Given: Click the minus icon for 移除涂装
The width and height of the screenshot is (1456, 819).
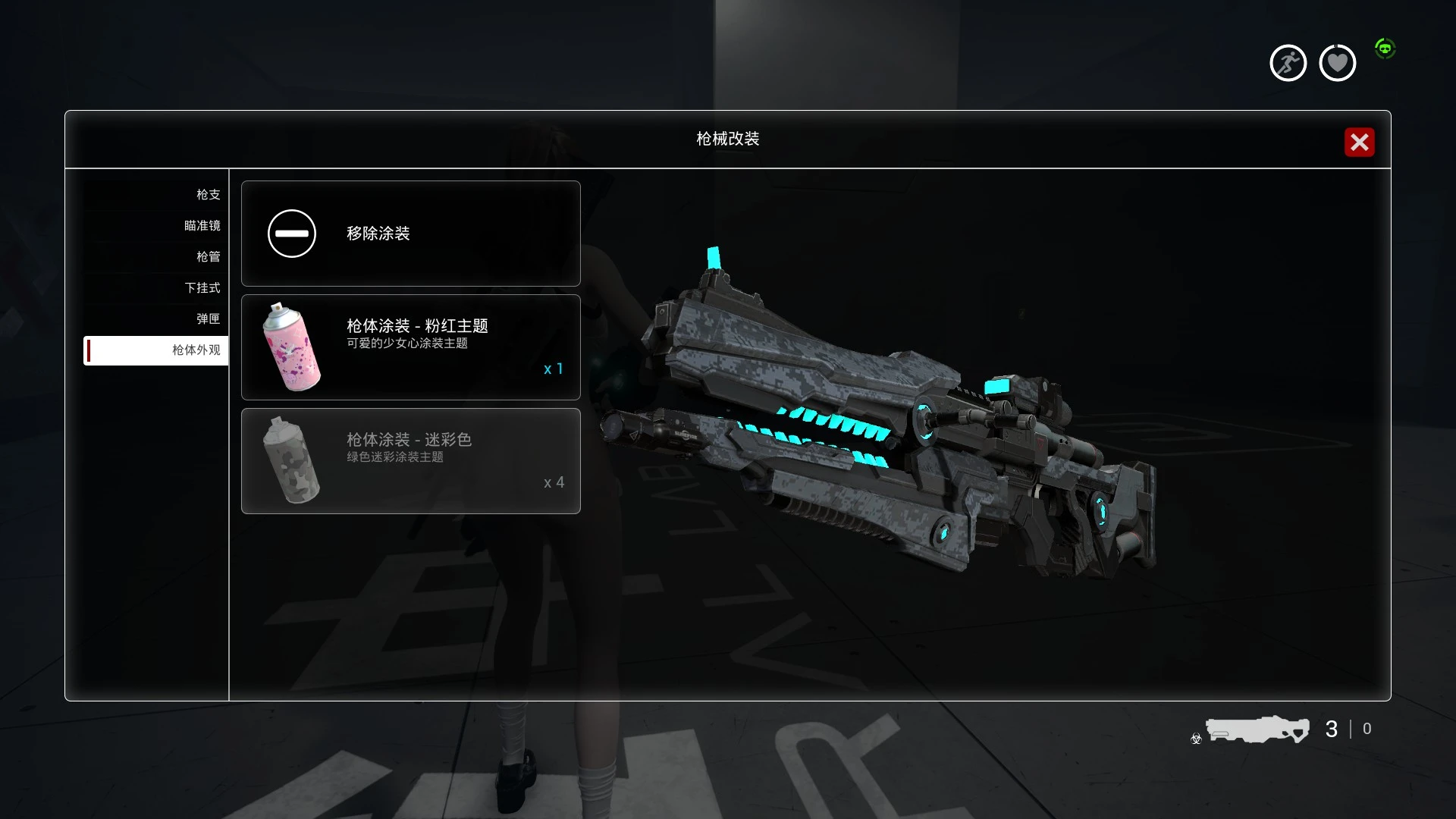Looking at the screenshot, I should [291, 234].
